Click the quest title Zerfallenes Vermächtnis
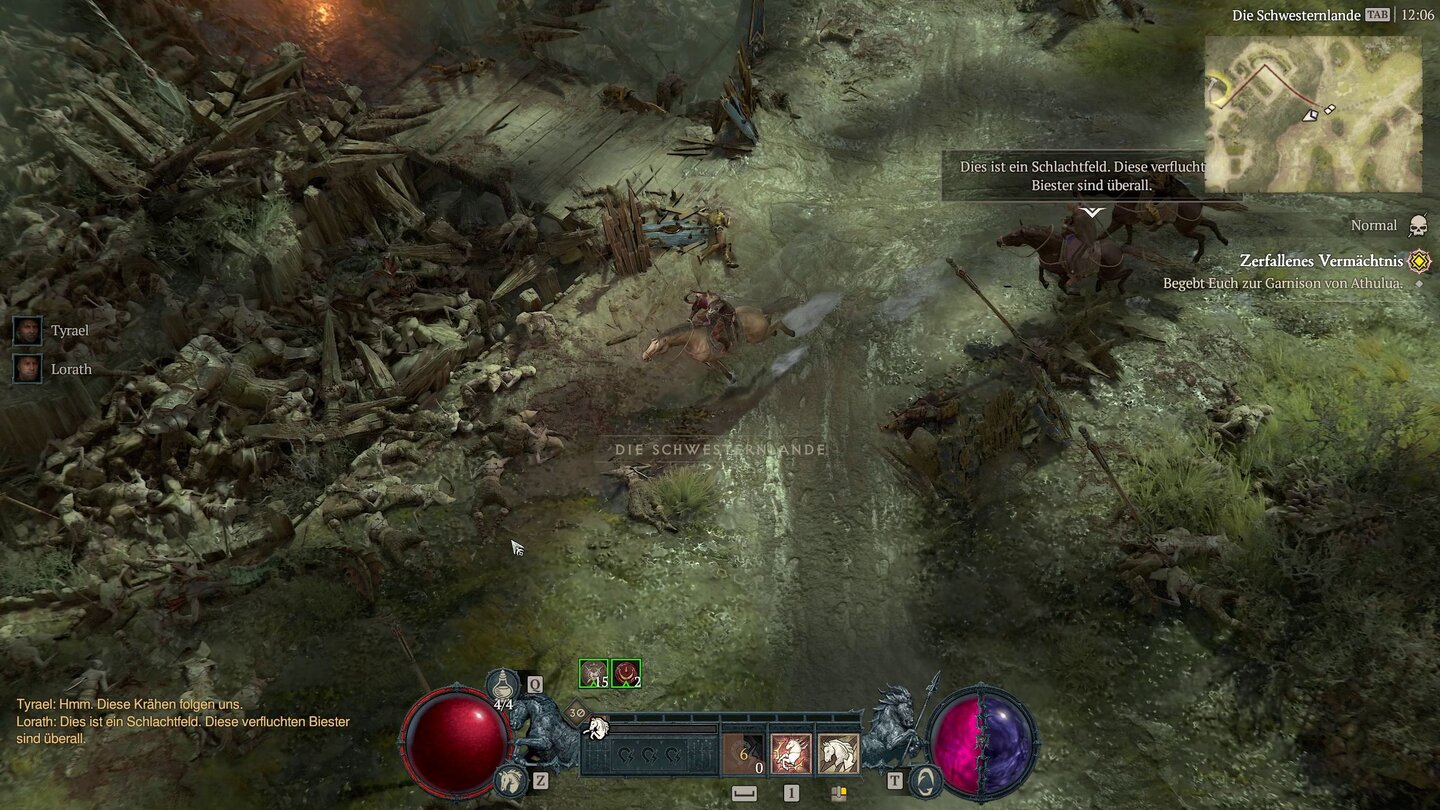The width and height of the screenshot is (1440, 810). pos(1320,260)
